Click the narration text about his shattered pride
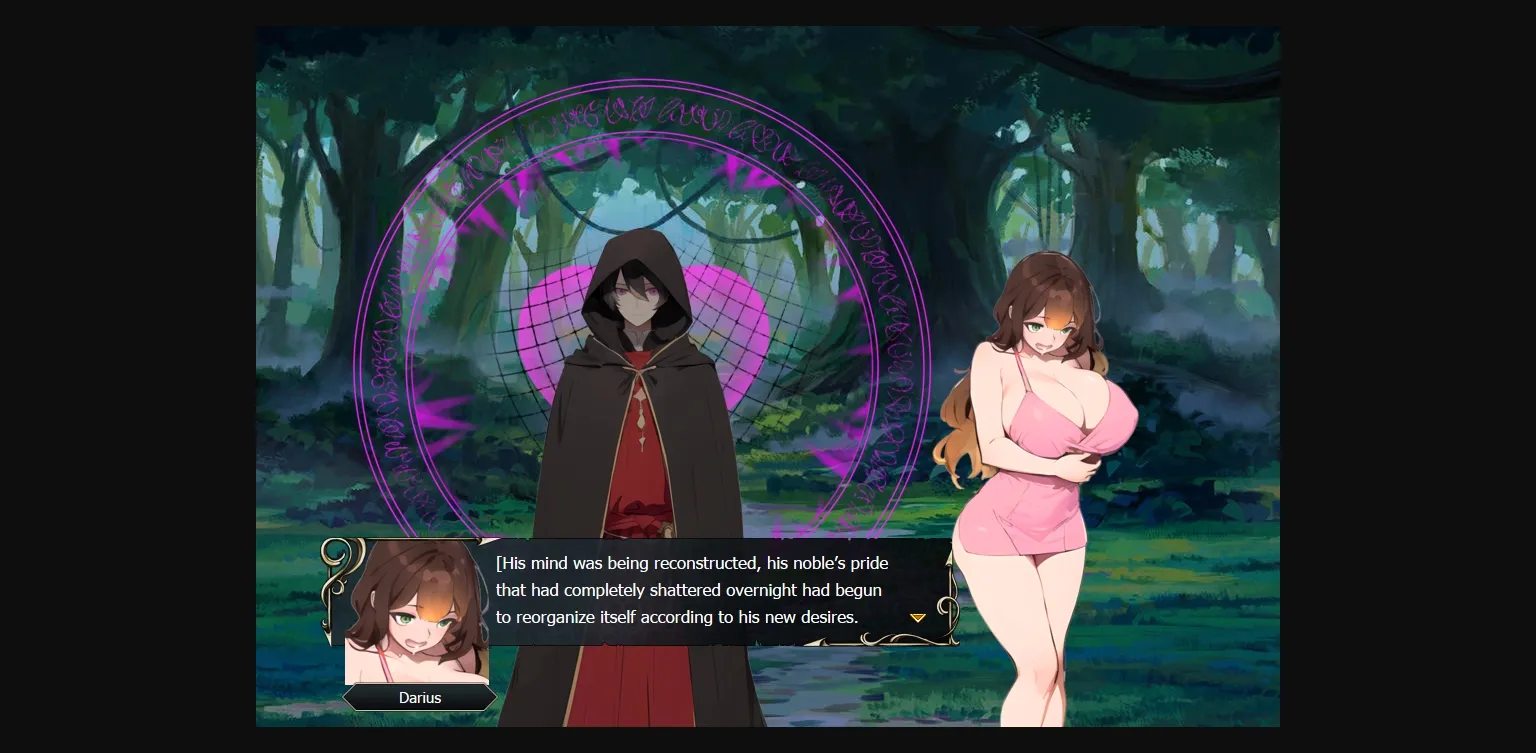This screenshot has width=1536, height=753. 688,590
